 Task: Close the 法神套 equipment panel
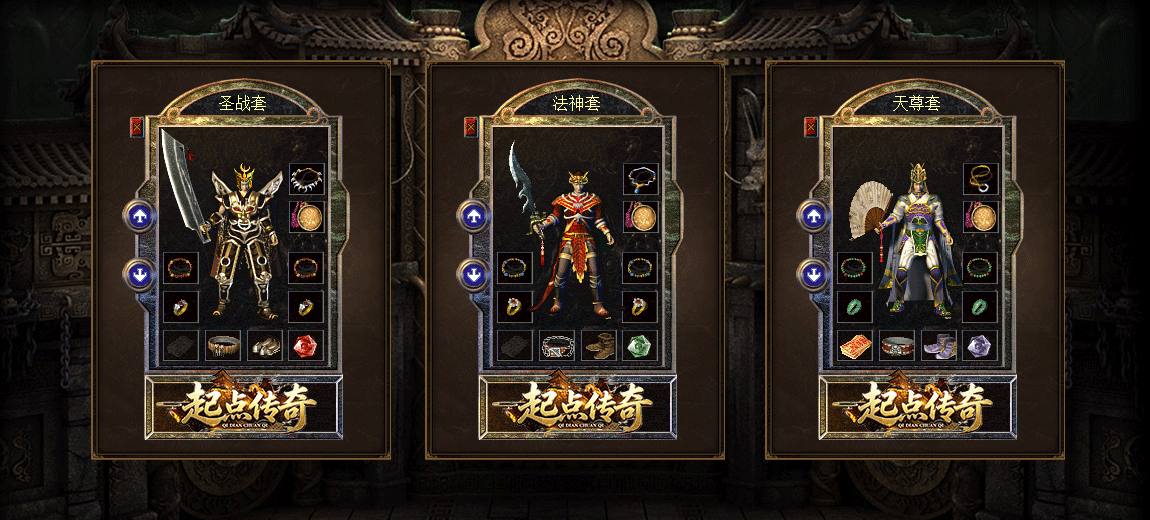tap(471, 127)
